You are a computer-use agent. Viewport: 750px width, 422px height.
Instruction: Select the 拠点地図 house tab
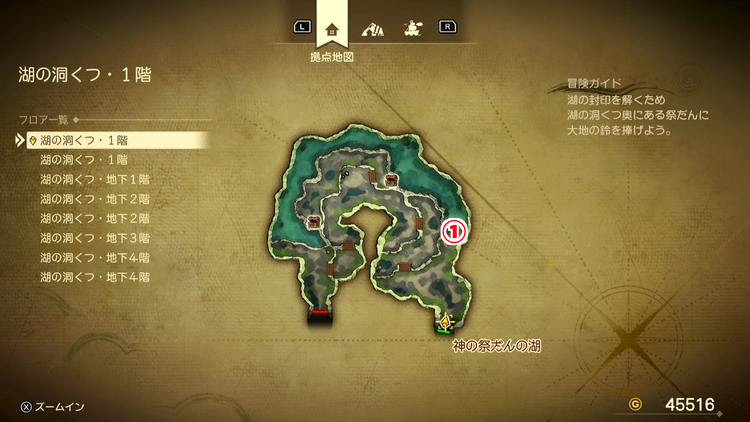(x=333, y=27)
